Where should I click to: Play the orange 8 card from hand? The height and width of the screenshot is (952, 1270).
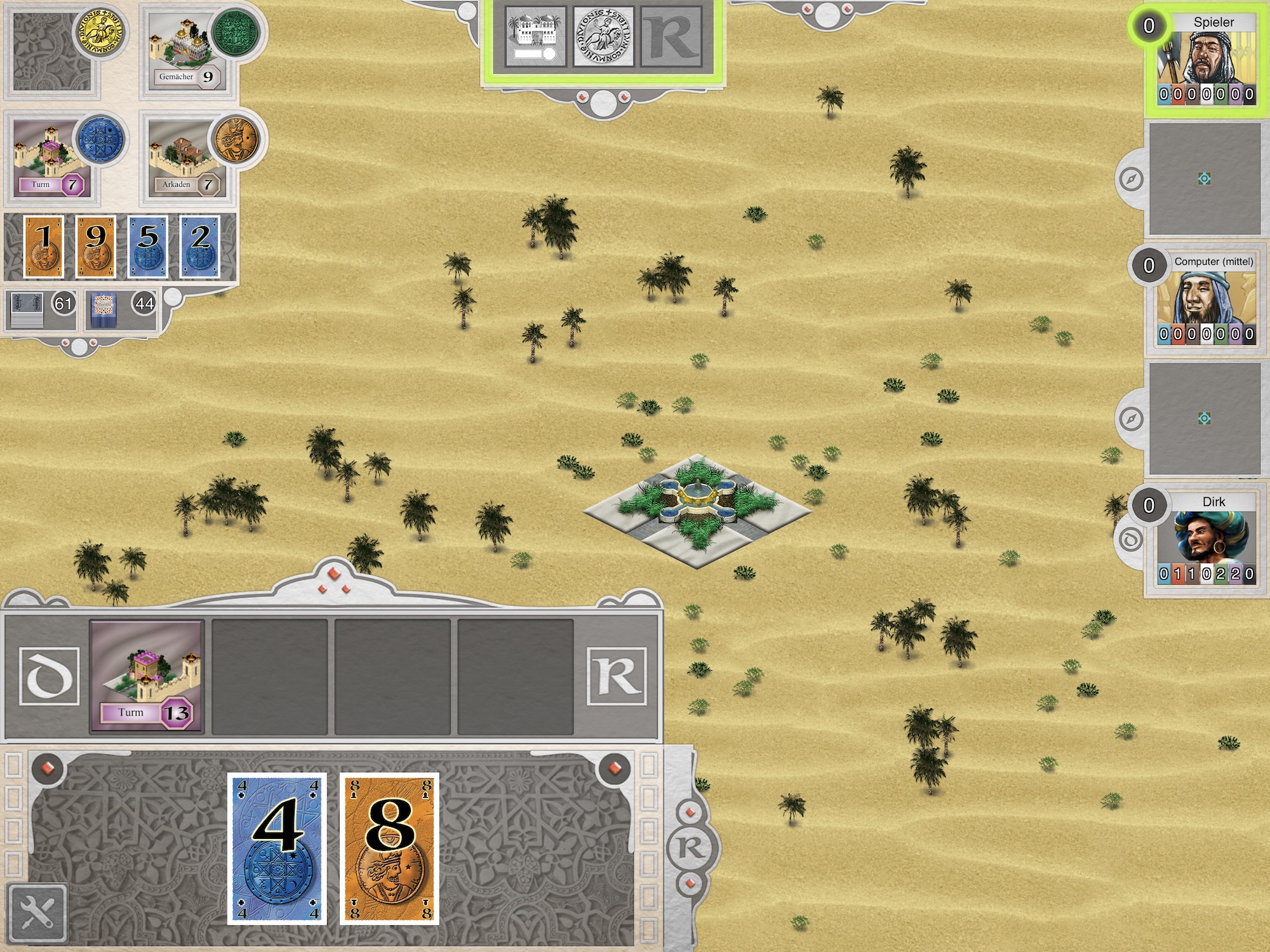click(389, 848)
